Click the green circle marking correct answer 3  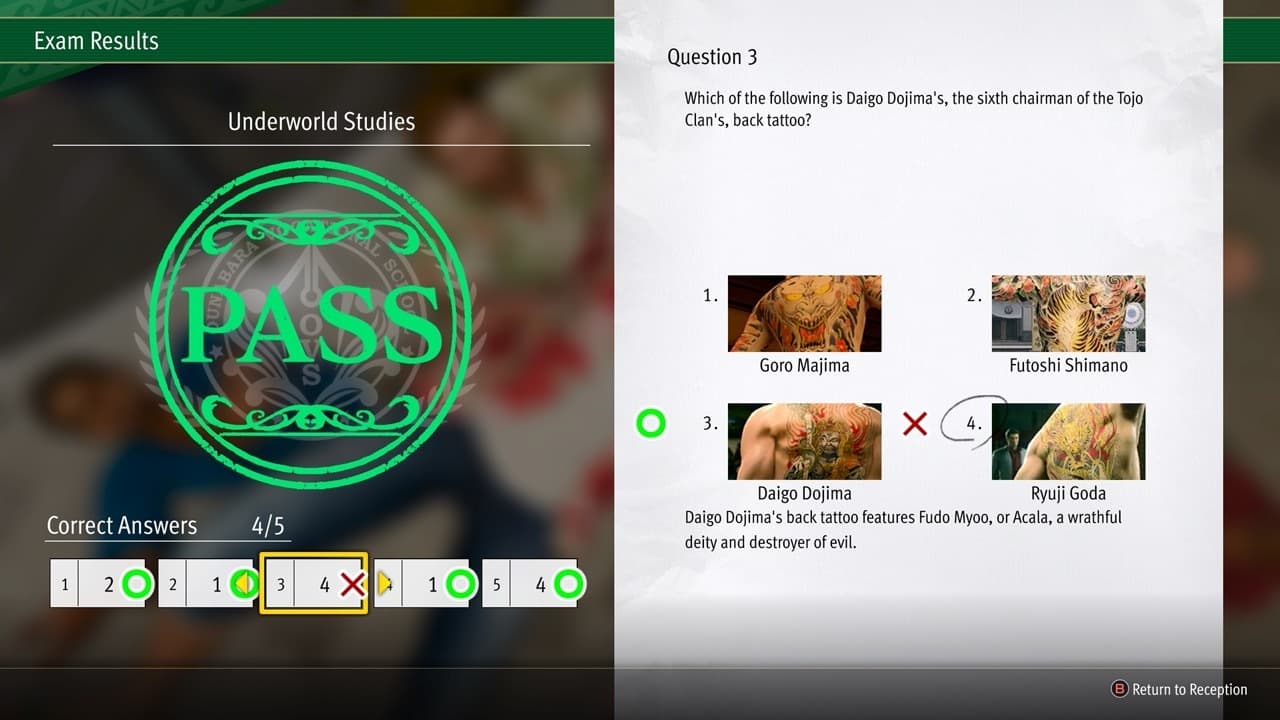[x=650, y=423]
